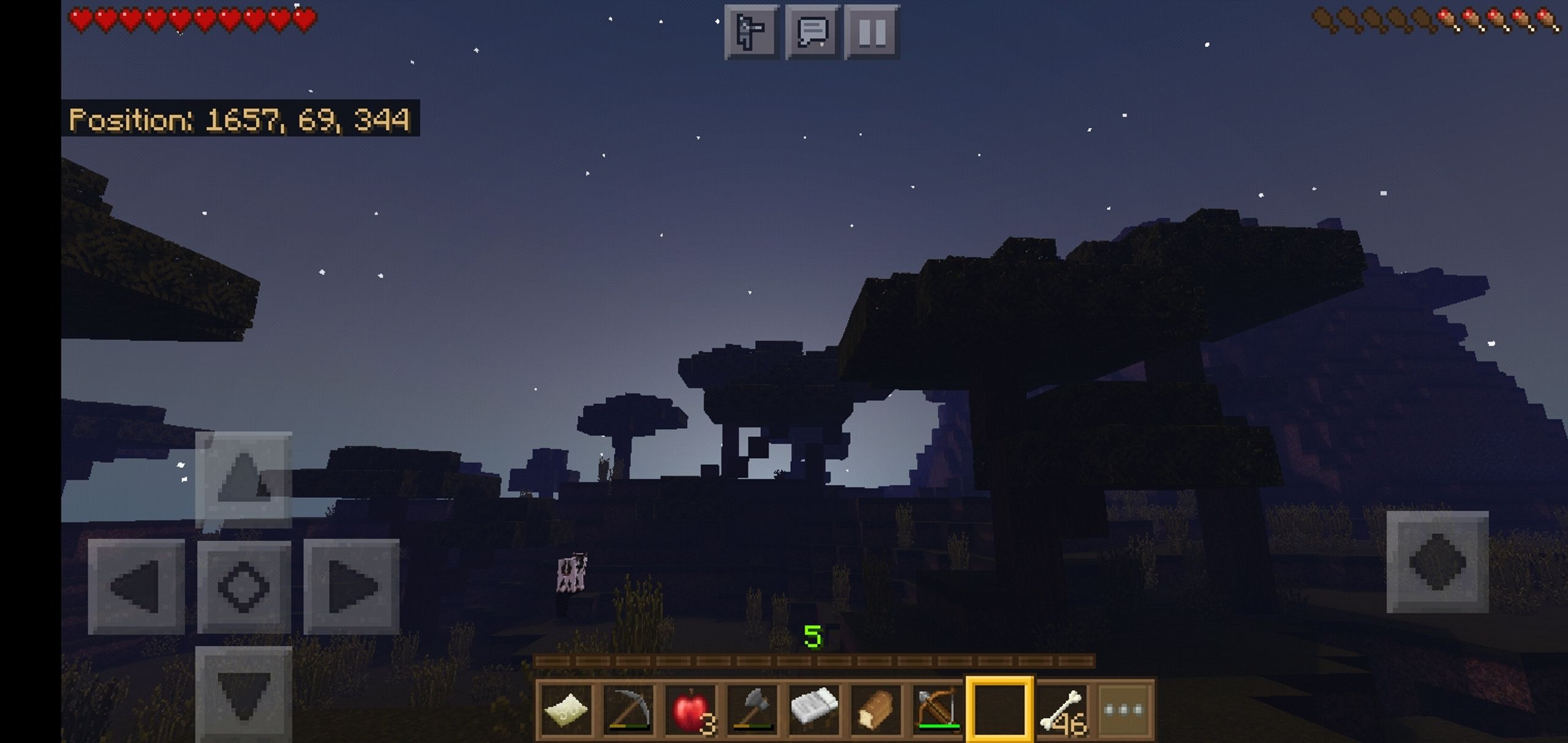The image size is (1568, 743).
Task: Select the bone stack slot
Action: pyautogui.click(x=1062, y=710)
